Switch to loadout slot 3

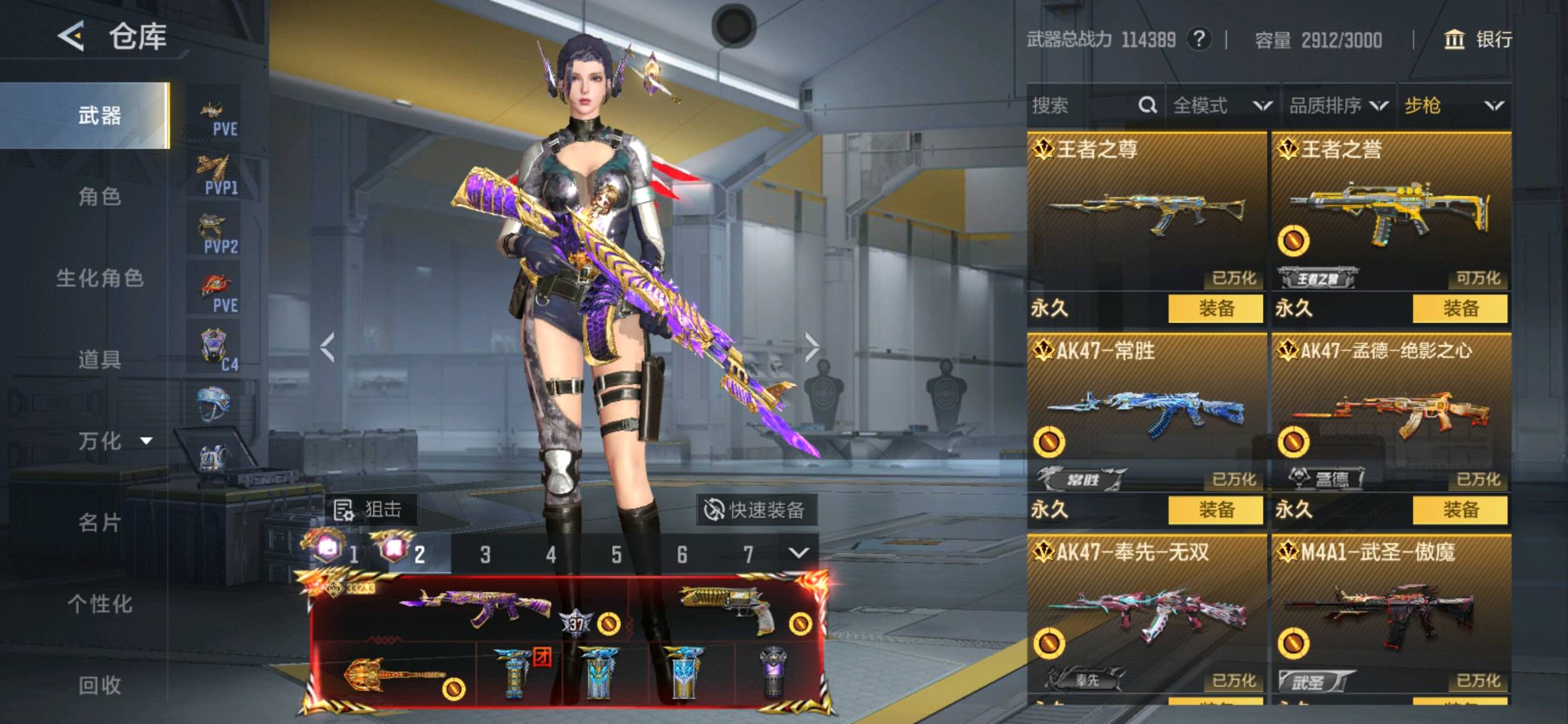click(x=485, y=554)
